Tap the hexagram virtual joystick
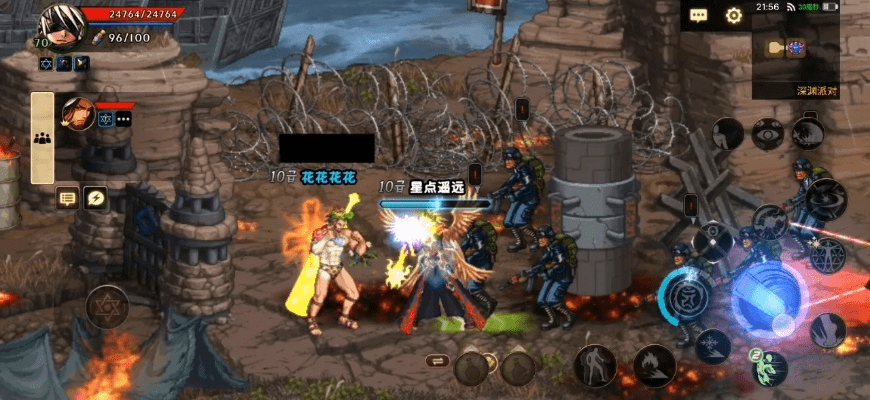Image resolution: width=870 pixels, height=400 pixels. [107, 307]
